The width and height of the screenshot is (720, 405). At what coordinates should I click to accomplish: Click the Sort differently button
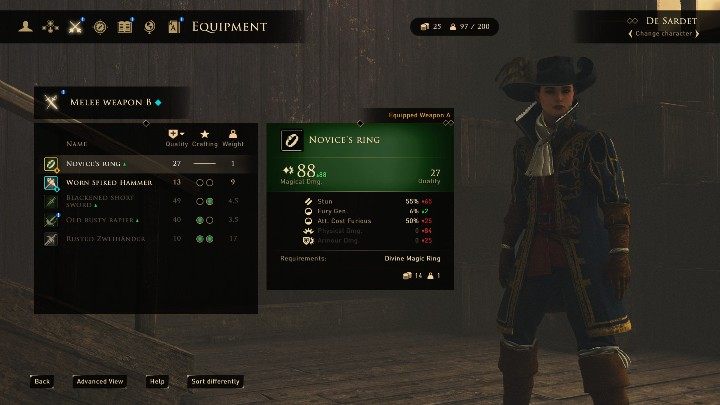click(215, 381)
